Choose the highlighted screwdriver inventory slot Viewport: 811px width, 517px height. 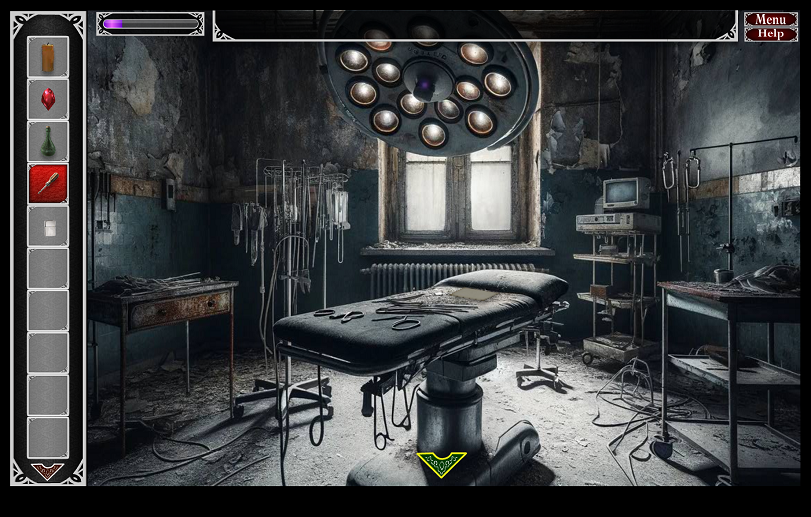[x=48, y=184]
